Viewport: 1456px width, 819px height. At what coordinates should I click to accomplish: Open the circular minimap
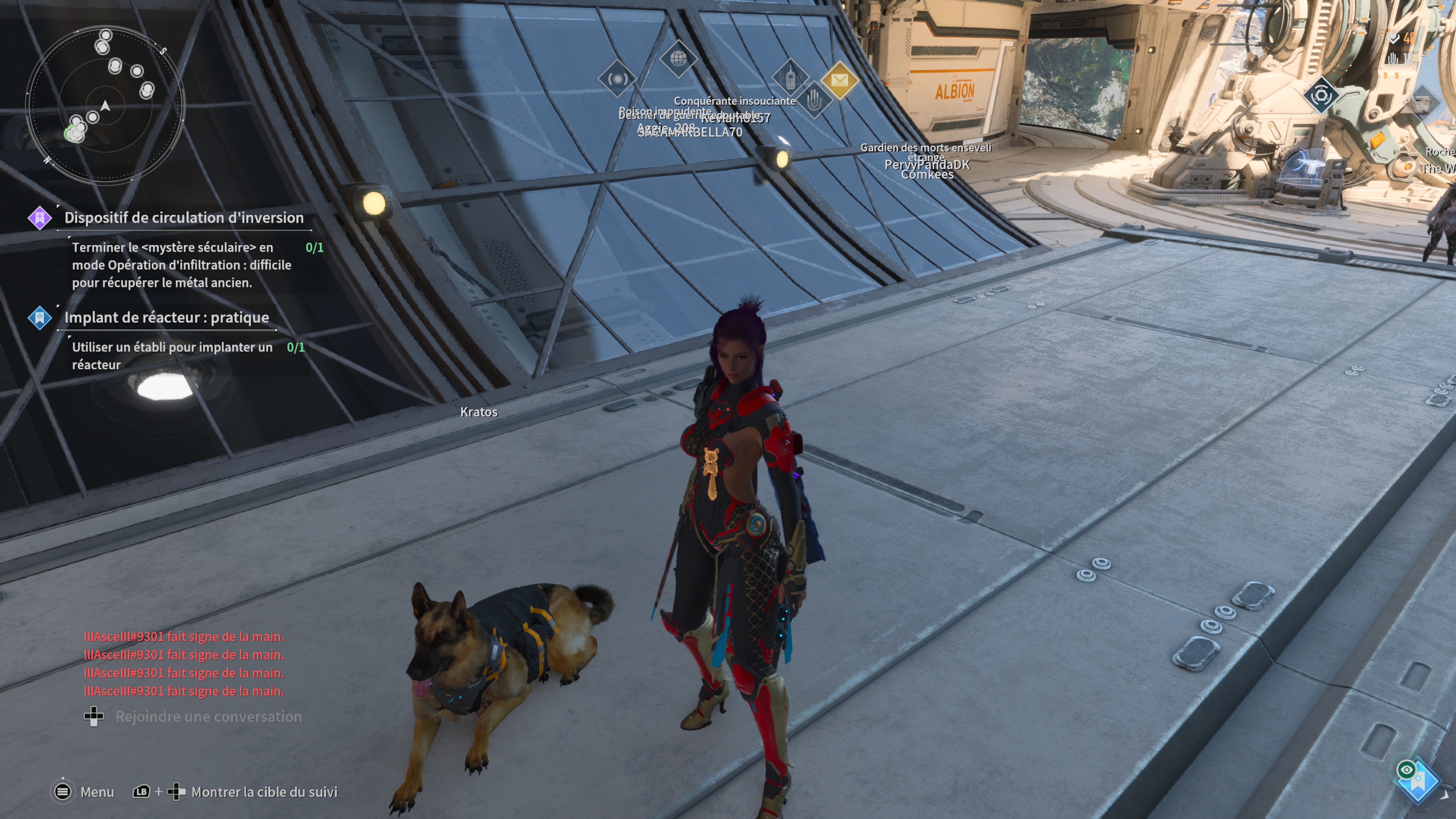[105, 106]
